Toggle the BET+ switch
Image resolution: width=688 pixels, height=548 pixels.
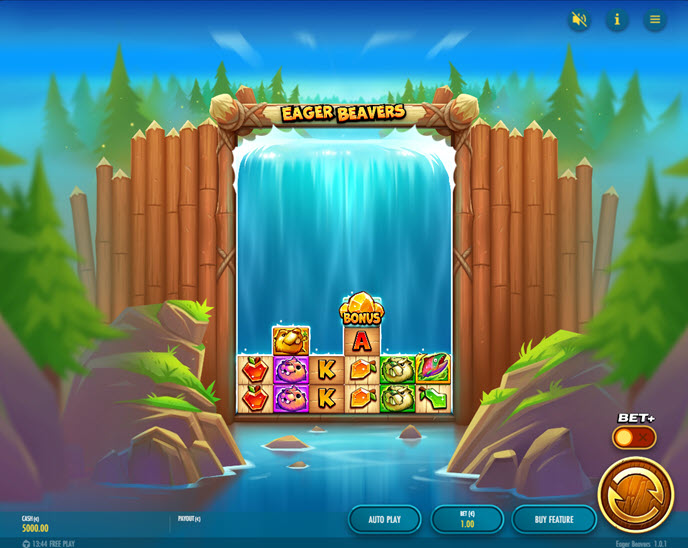pos(634,437)
